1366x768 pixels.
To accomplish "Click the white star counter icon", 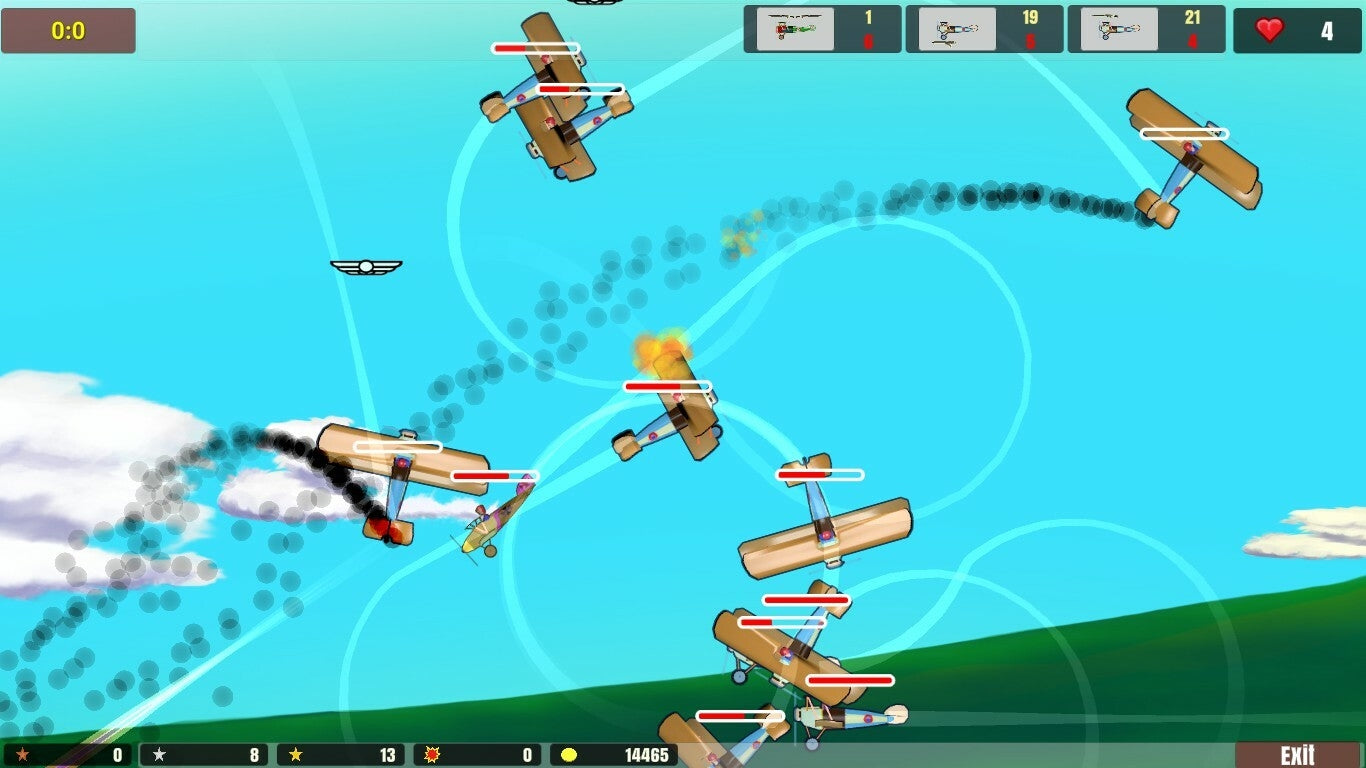I will click(160, 755).
